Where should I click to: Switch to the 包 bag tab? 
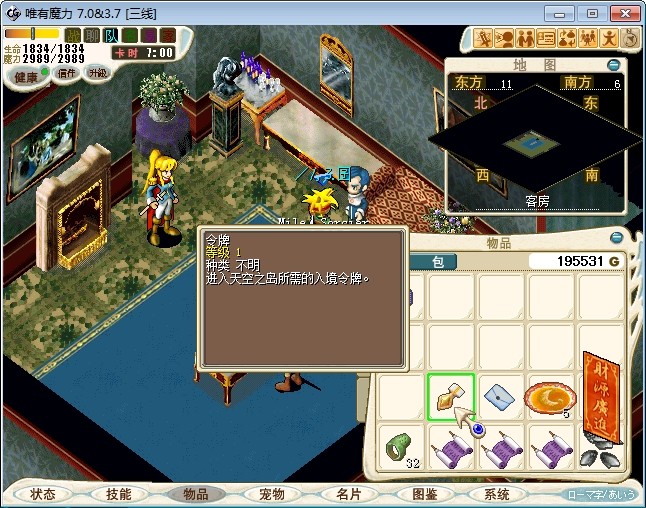437,262
